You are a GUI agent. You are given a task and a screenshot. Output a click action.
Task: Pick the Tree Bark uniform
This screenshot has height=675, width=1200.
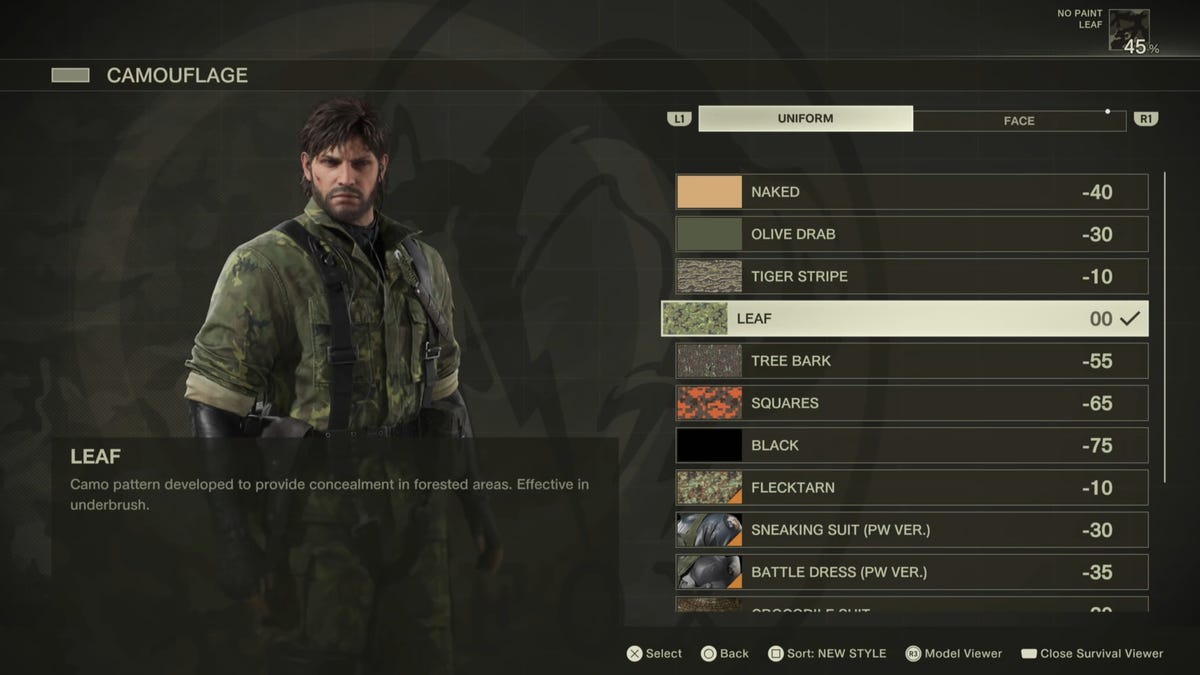click(x=911, y=361)
